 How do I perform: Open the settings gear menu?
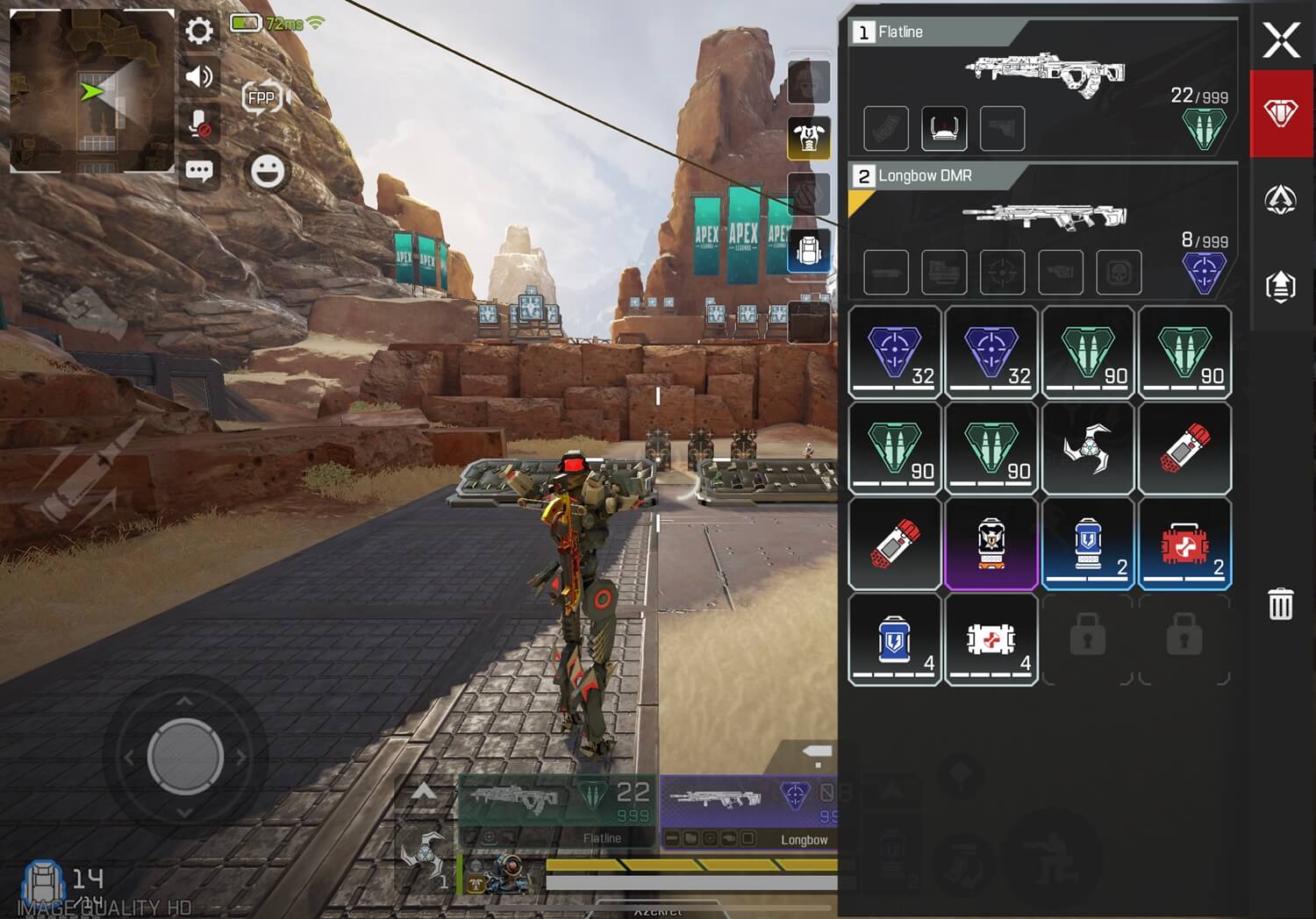click(199, 32)
